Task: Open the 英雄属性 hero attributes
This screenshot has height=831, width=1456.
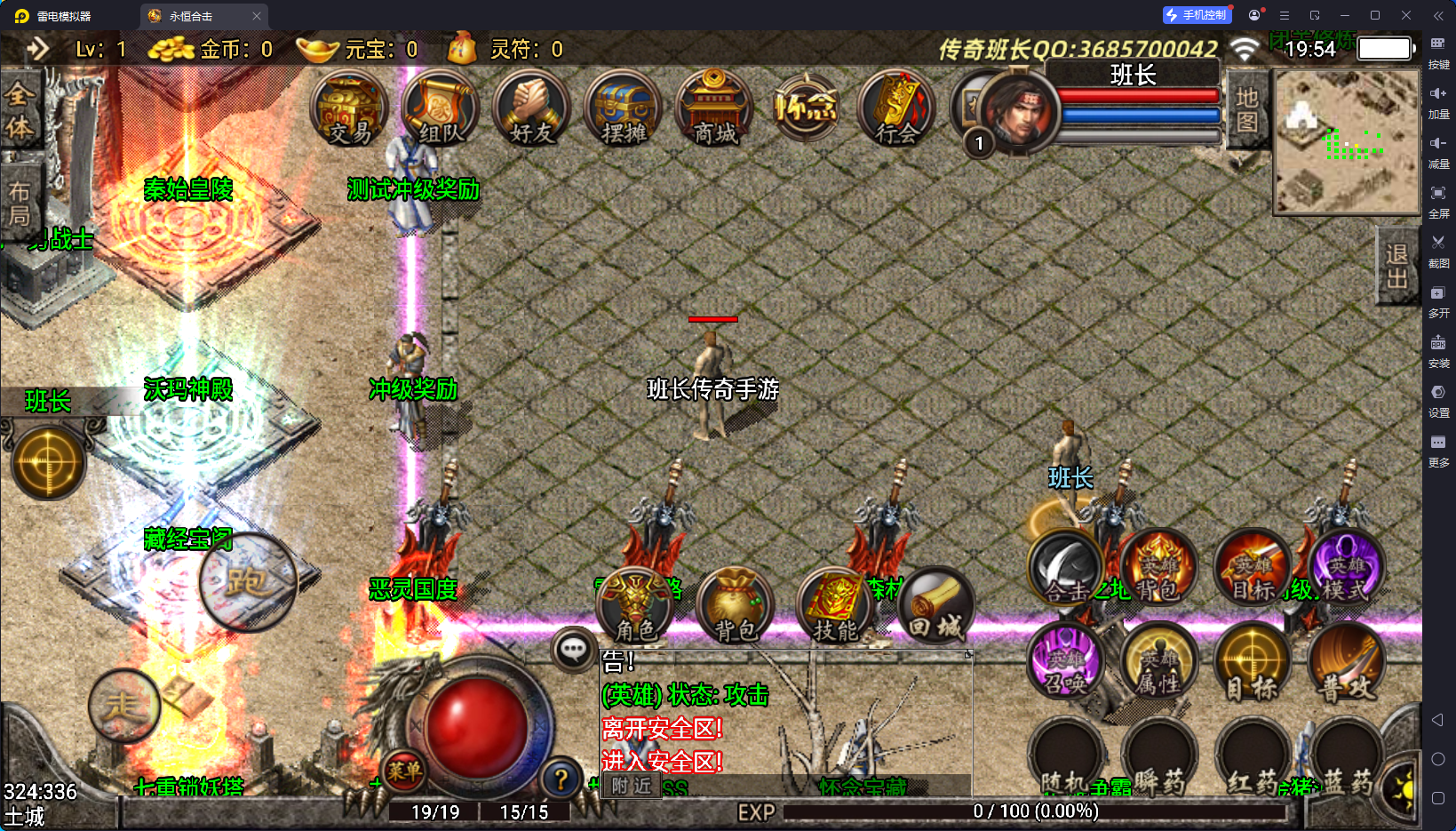Action: click(1160, 663)
